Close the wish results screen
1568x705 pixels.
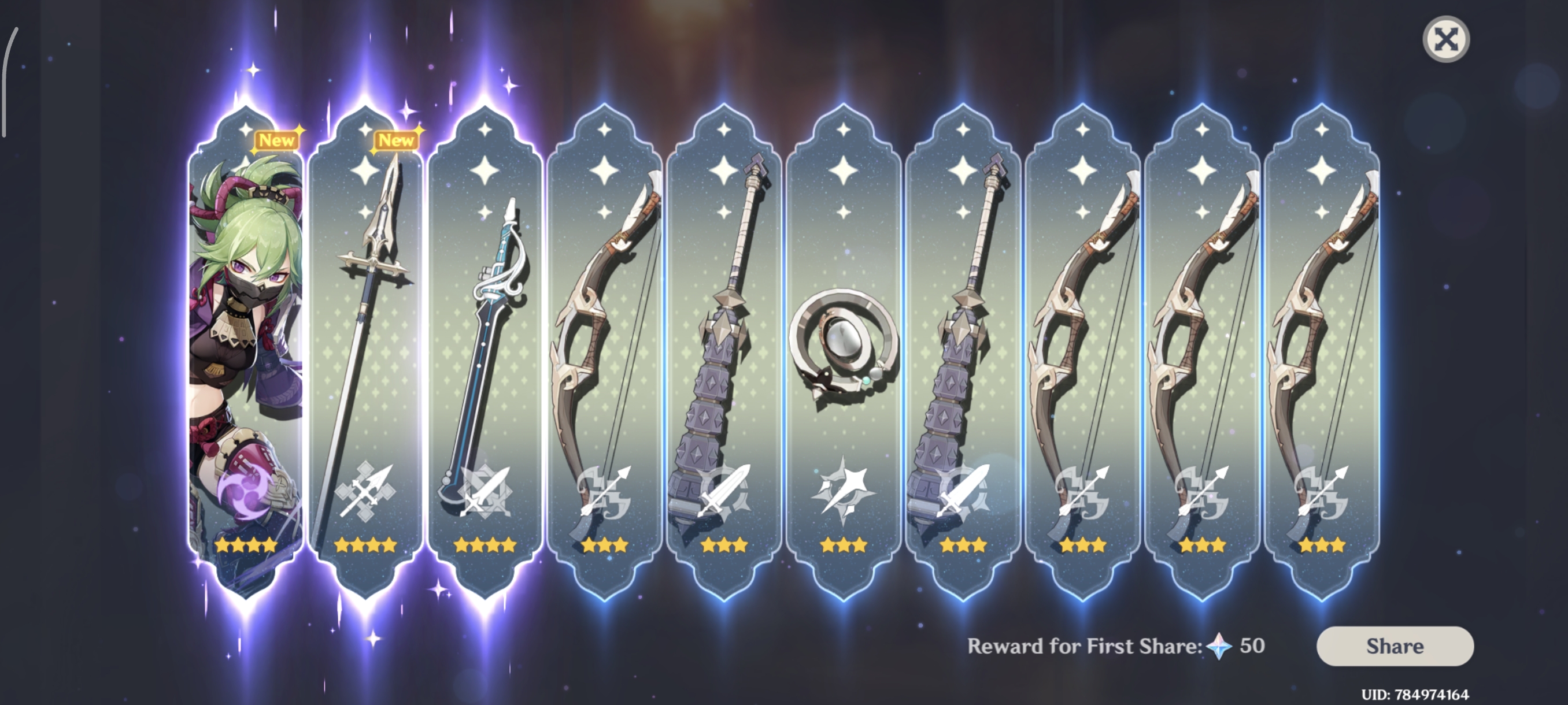(1445, 40)
